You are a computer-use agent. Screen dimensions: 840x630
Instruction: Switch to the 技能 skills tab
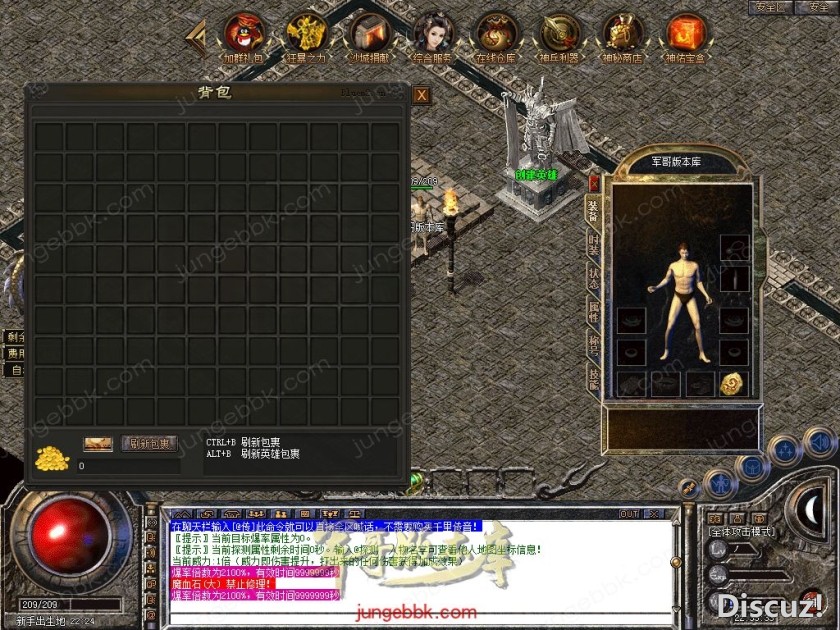[593, 377]
